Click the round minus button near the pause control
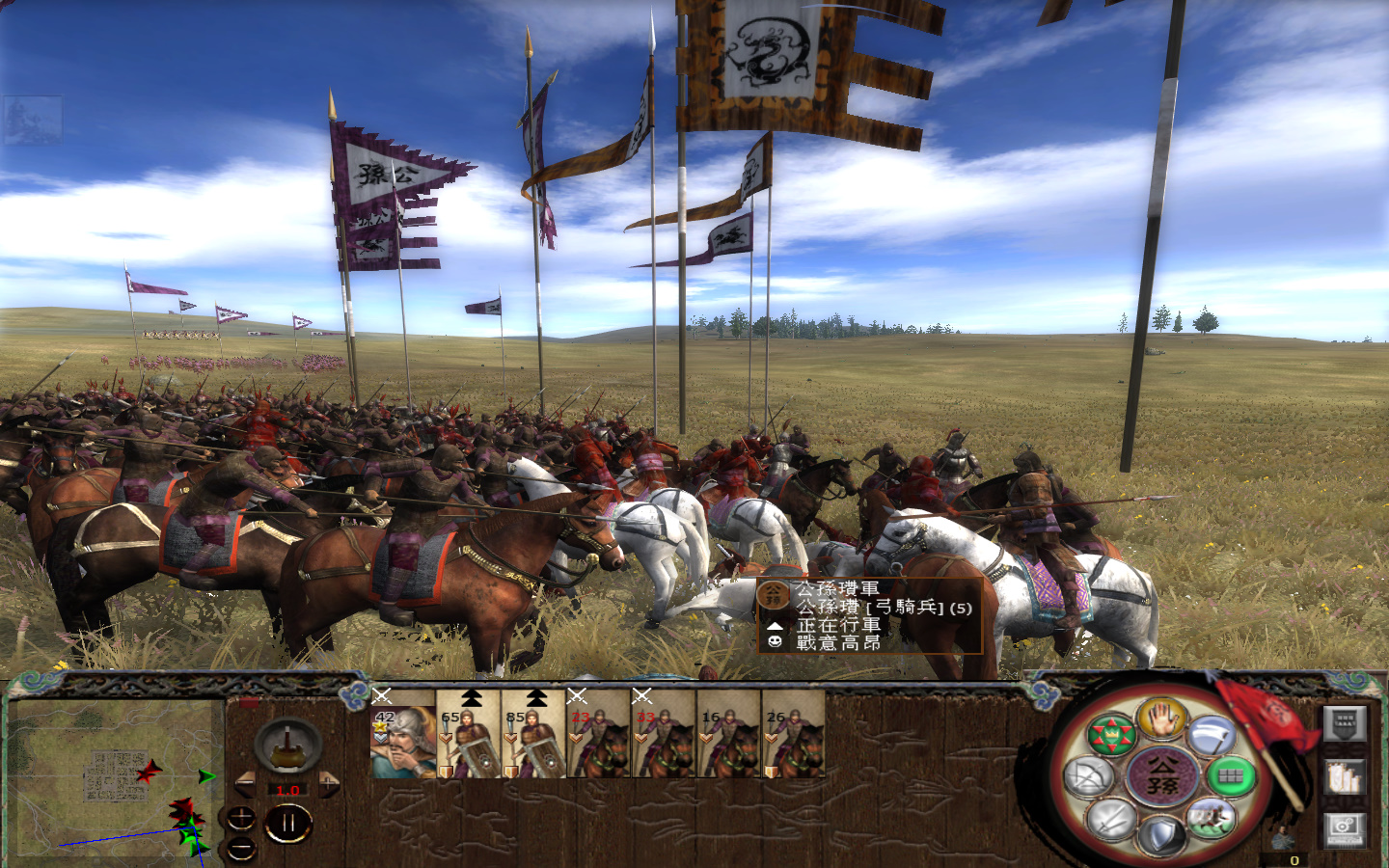The height and width of the screenshot is (868, 1389). click(241, 847)
